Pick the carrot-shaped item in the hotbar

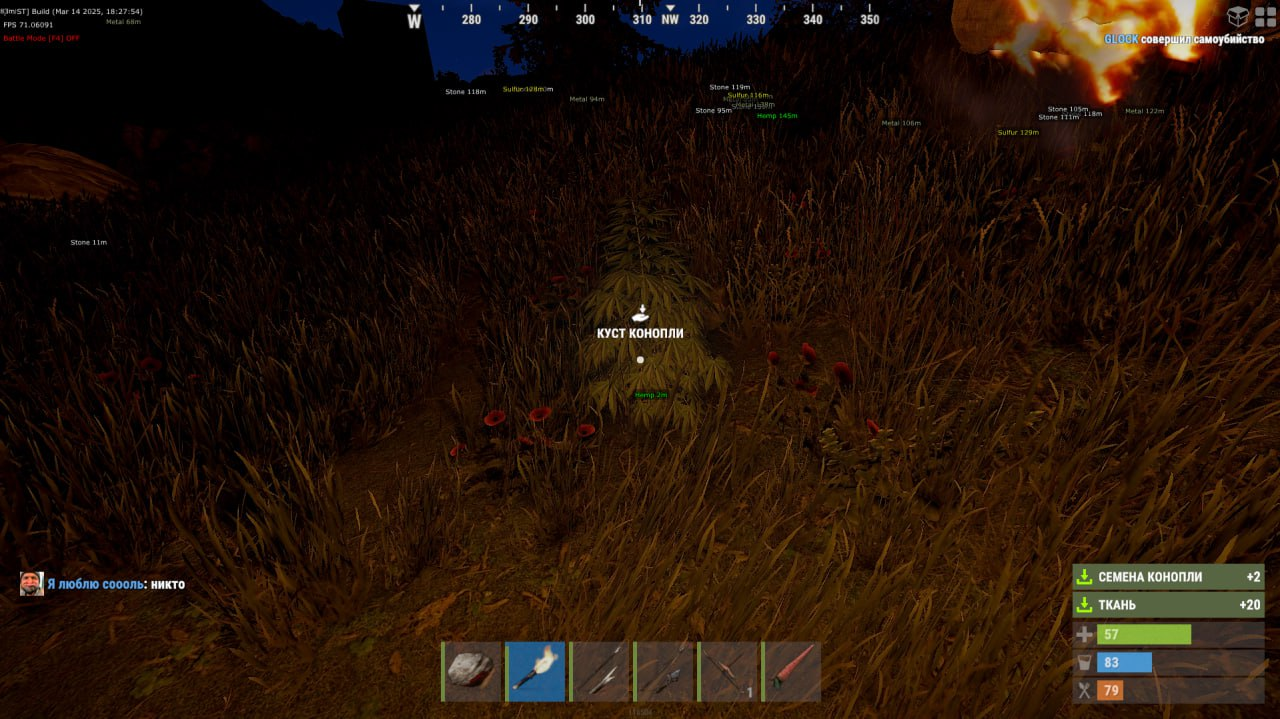[791, 671]
